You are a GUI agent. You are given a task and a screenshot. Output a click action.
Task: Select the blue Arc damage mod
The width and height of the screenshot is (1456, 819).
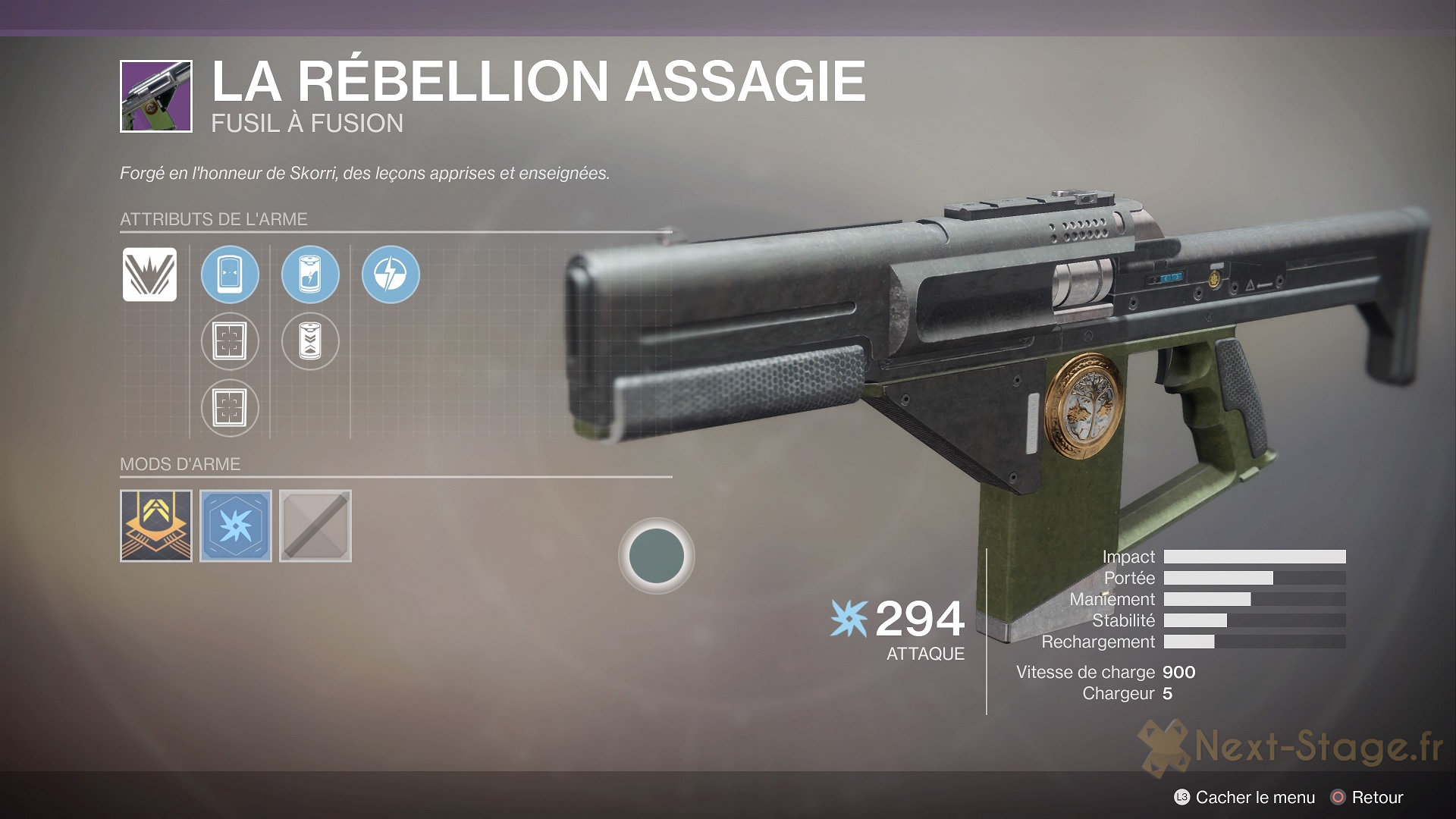pyautogui.click(x=236, y=526)
